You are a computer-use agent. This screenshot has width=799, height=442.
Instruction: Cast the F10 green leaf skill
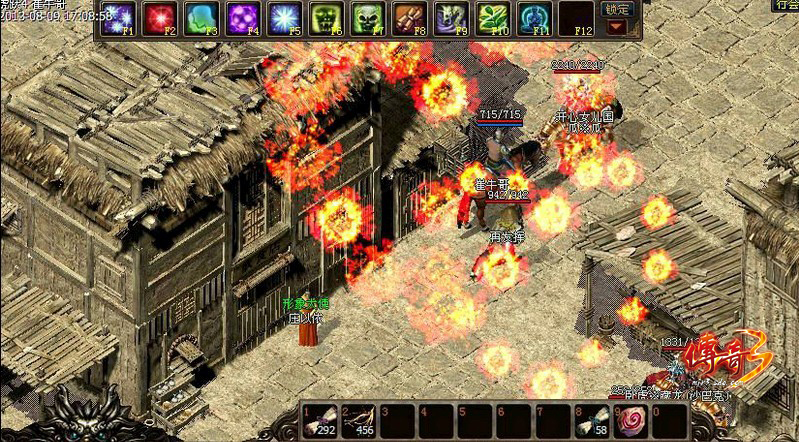(x=492, y=18)
